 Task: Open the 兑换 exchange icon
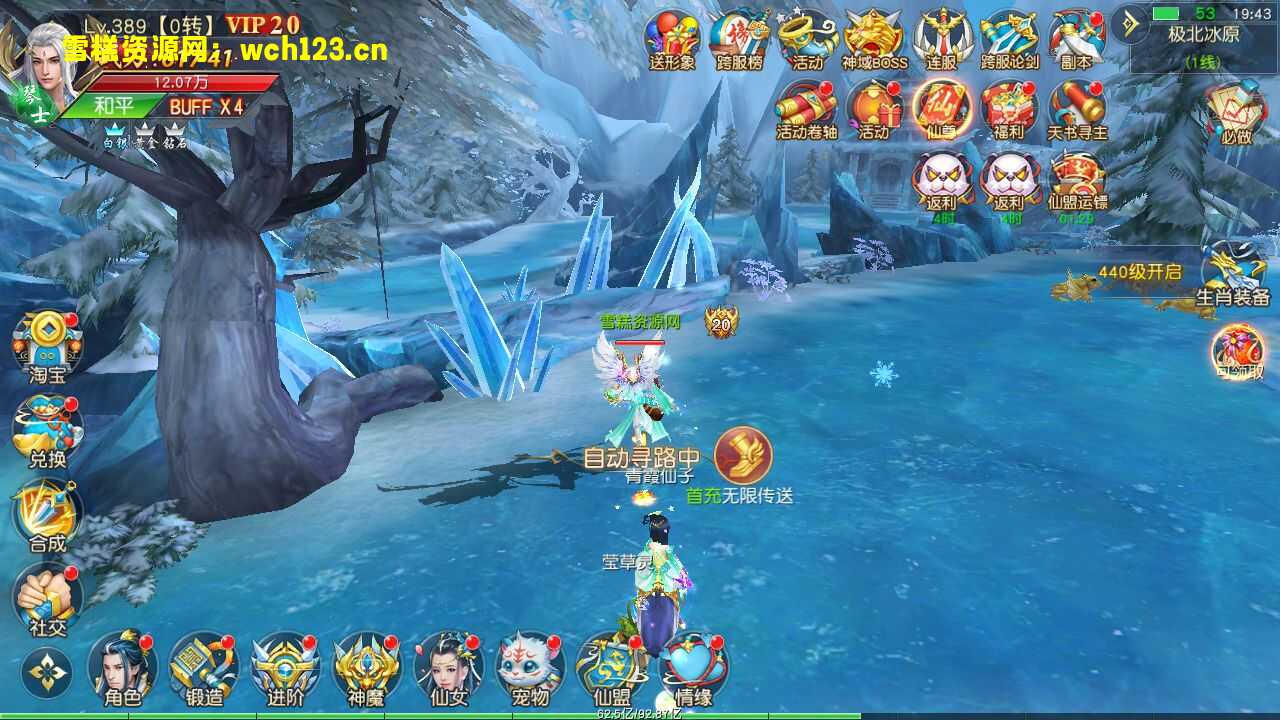(x=47, y=431)
